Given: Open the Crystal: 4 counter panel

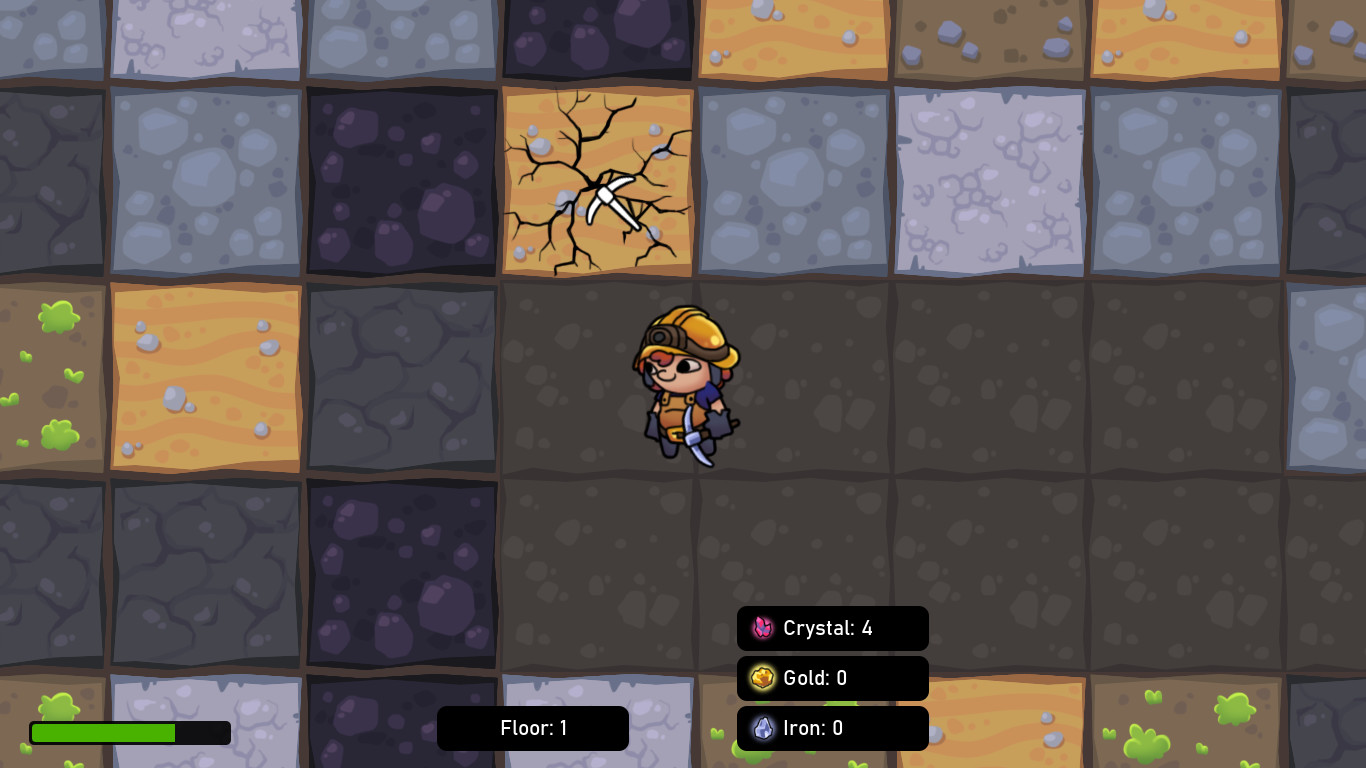Looking at the screenshot, I should pyautogui.click(x=832, y=628).
